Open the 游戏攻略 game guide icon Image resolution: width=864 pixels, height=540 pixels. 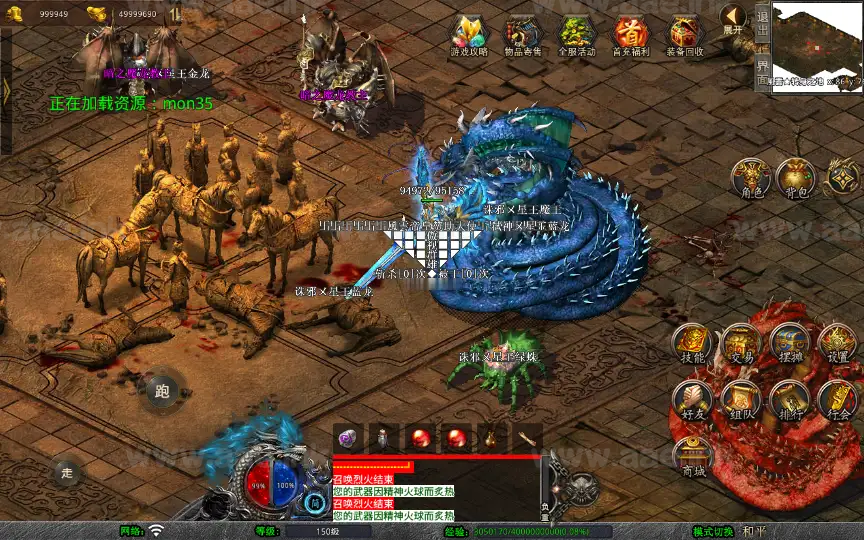pos(469,35)
